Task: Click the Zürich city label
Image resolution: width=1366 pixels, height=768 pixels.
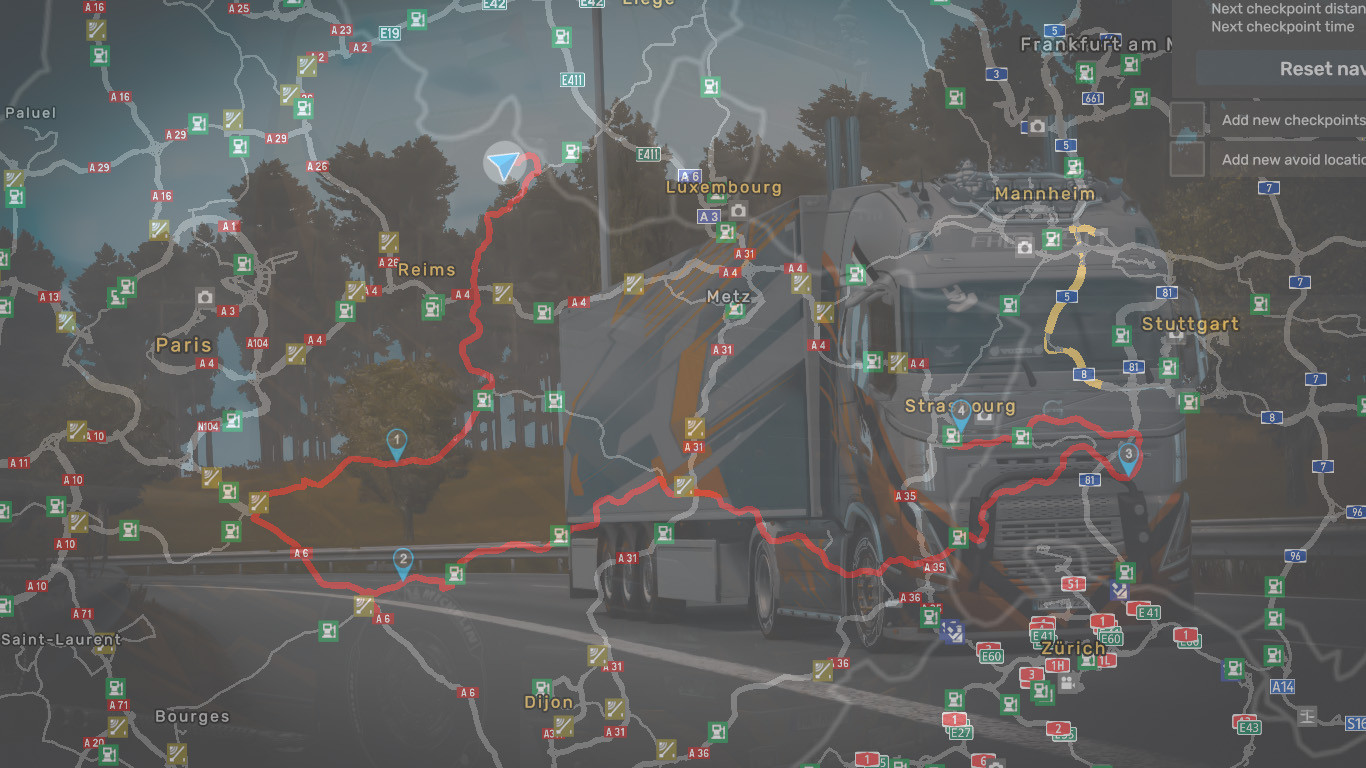Action: [1073, 648]
